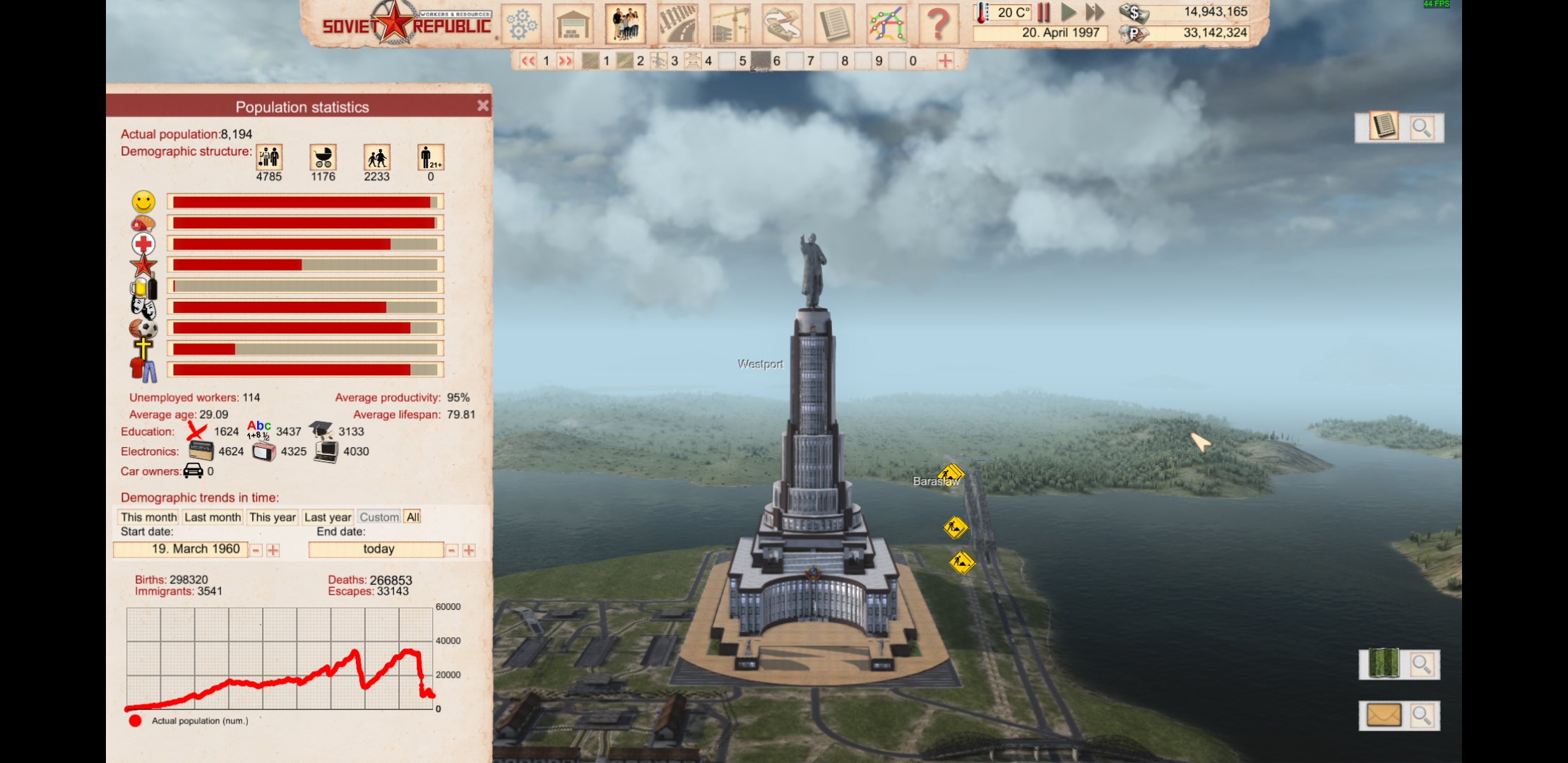Decrease the end date with minus
The width and height of the screenshot is (1568, 763).
click(x=452, y=550)
